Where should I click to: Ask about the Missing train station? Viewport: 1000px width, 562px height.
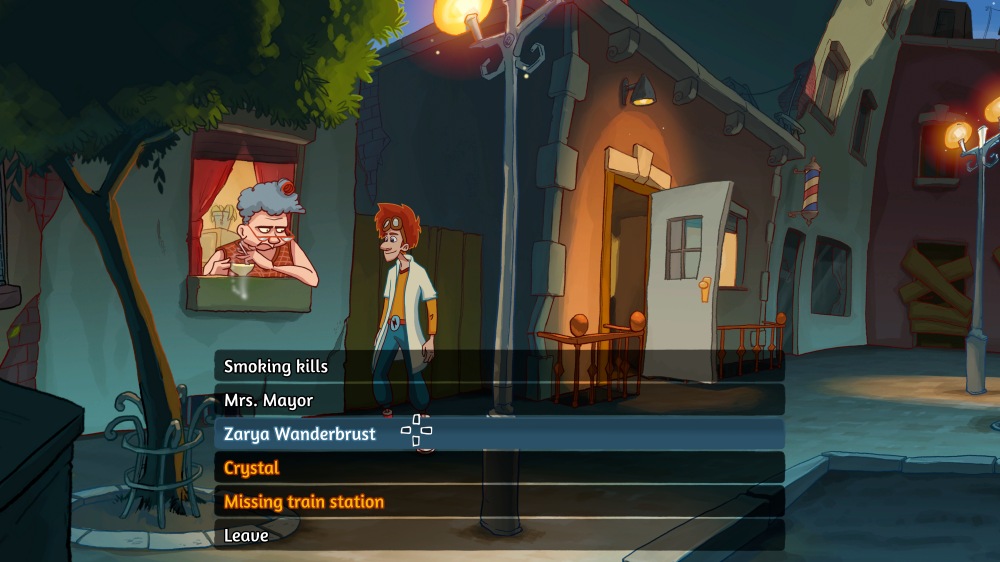(303, 502)
